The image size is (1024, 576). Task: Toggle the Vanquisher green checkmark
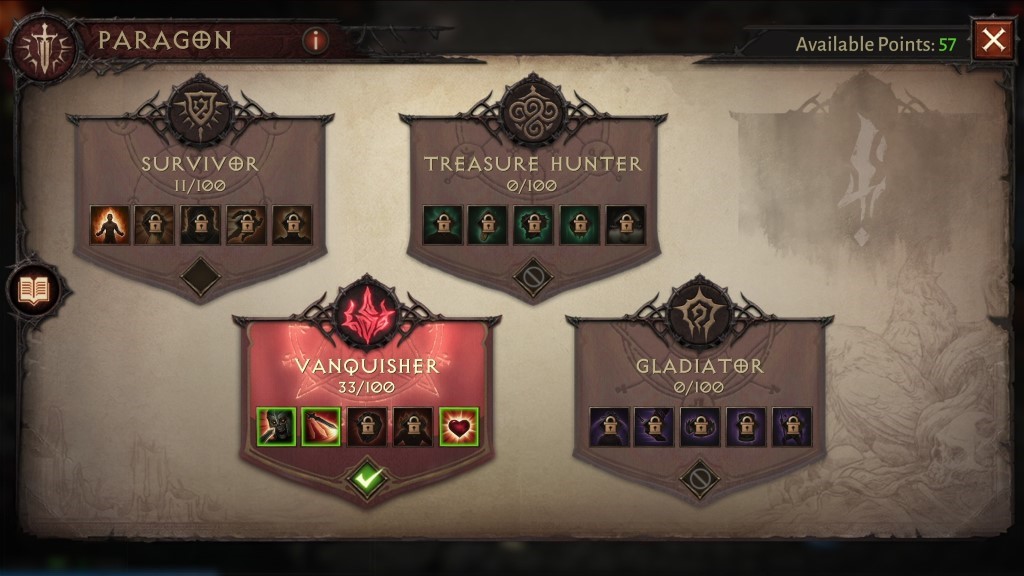(x=366, y=480)
